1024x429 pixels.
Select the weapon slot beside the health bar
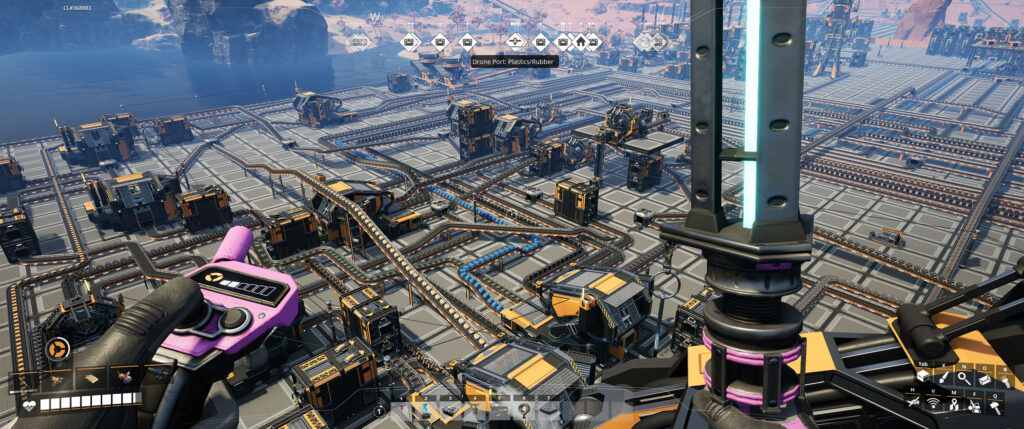(21, 378)
